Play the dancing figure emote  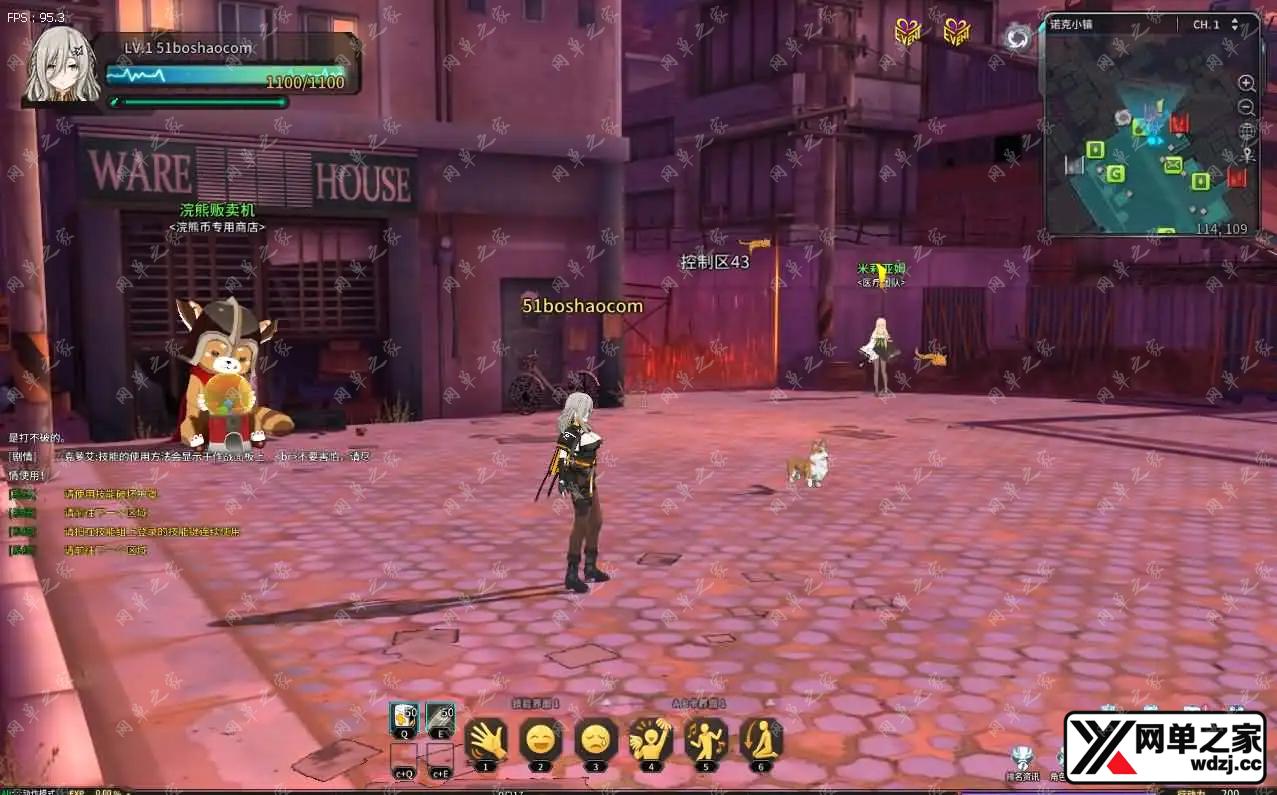706,740
